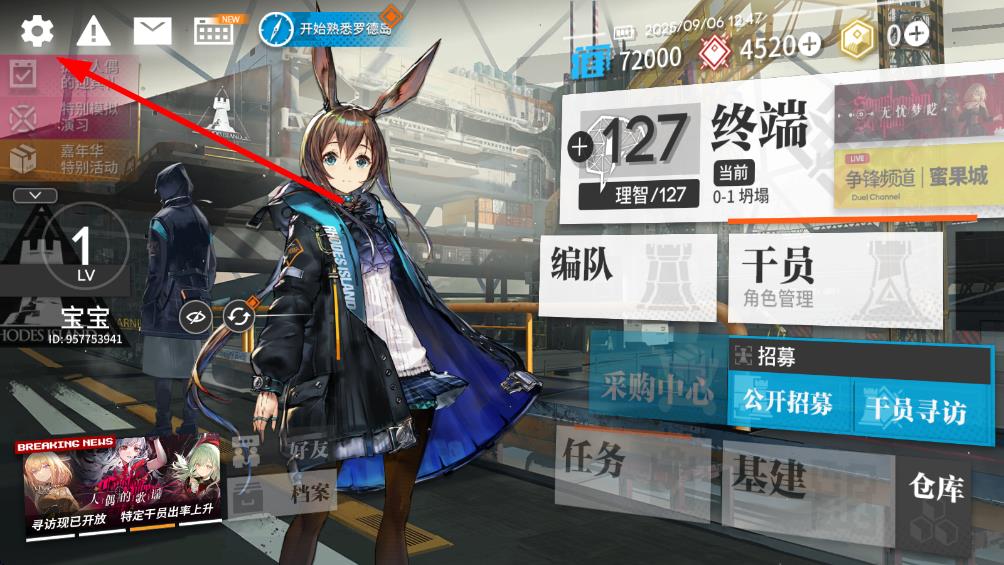Open the 编队 squad formation menu
Viewport: 1004px width, 565px height.
(627, 277)
